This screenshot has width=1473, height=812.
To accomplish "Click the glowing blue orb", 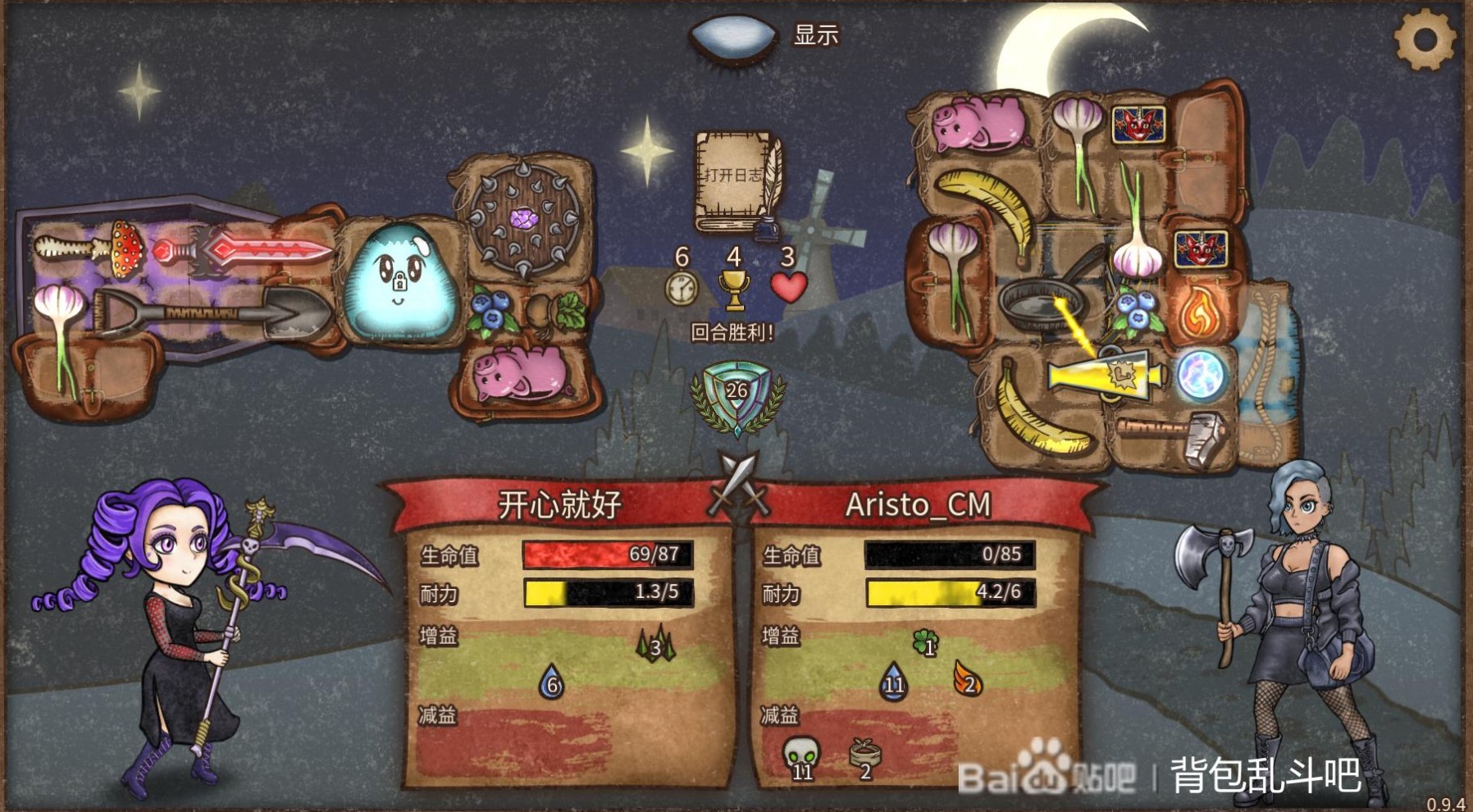I will (x=1202, y=375).
